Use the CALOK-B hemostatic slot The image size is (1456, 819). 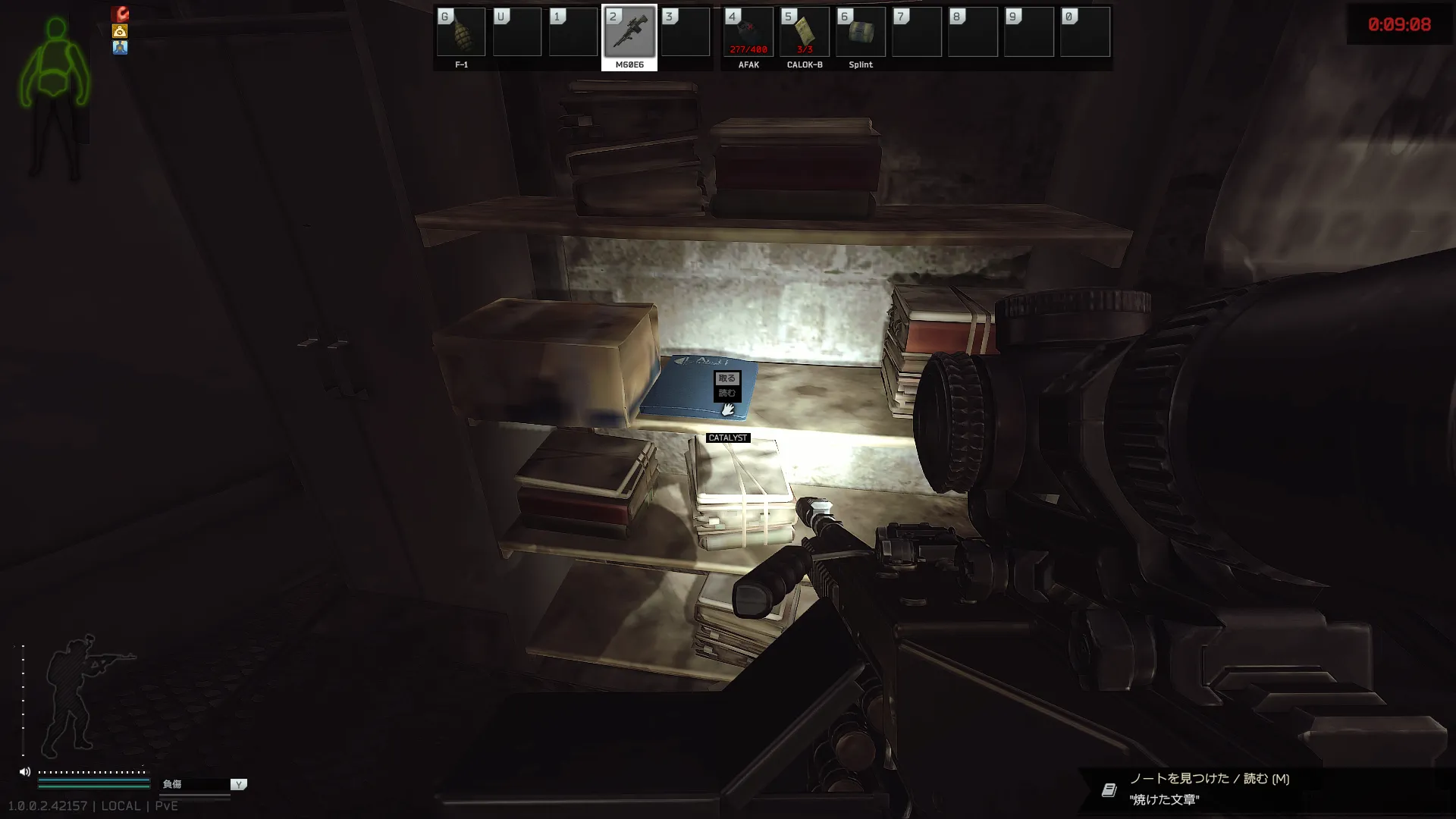(x=805, y=33)
